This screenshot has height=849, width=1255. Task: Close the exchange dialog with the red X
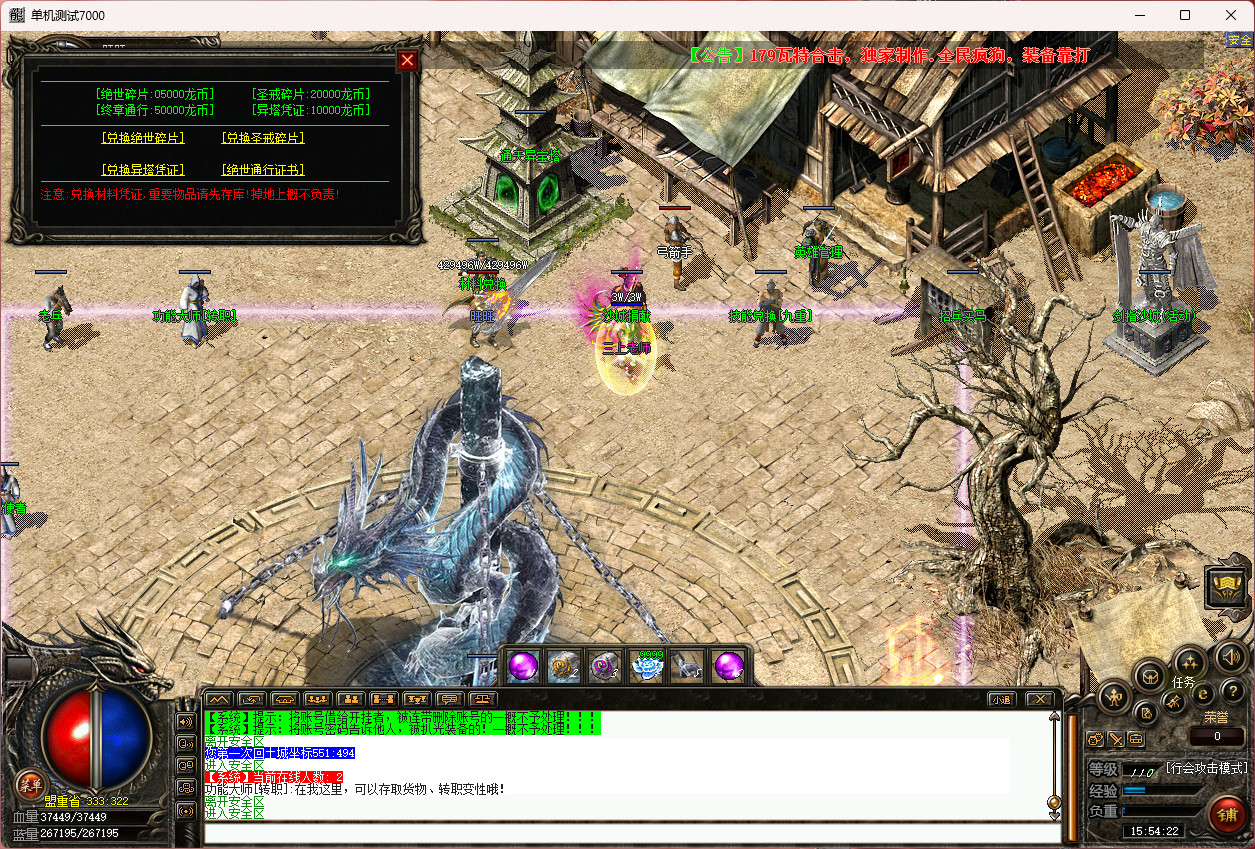coord(407,60)
